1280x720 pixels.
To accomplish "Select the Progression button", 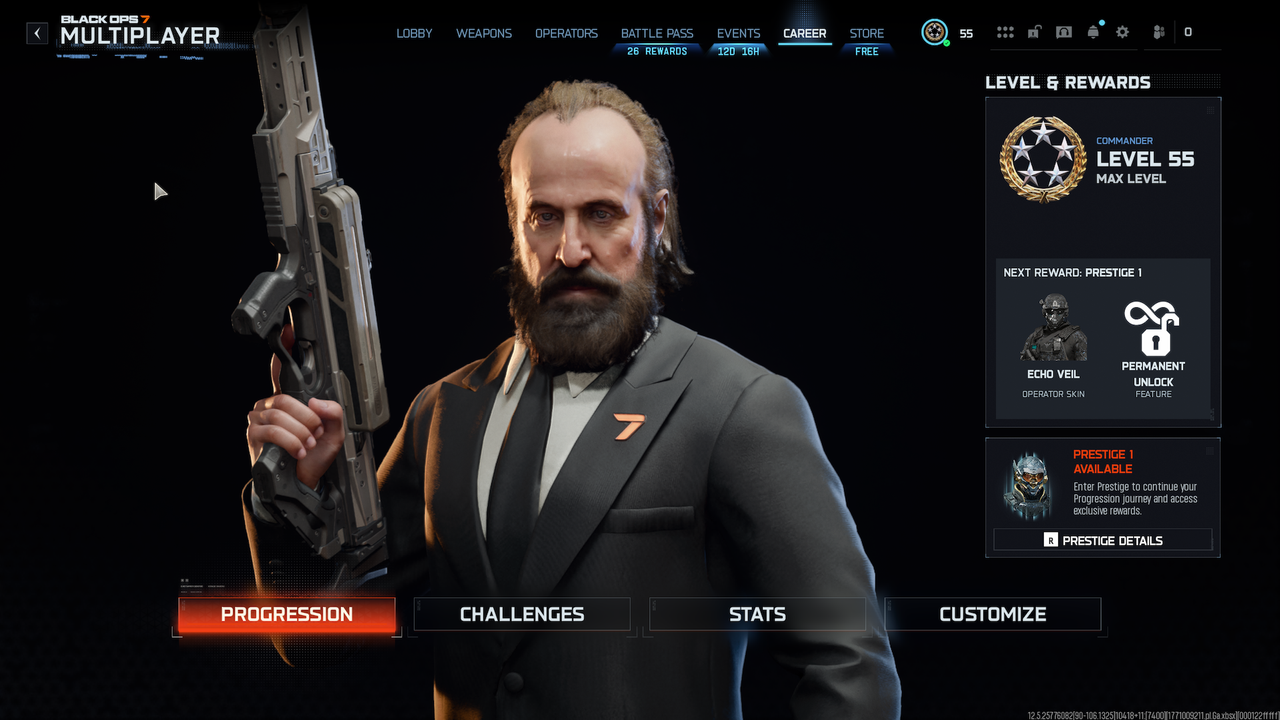I will [287, 614].
